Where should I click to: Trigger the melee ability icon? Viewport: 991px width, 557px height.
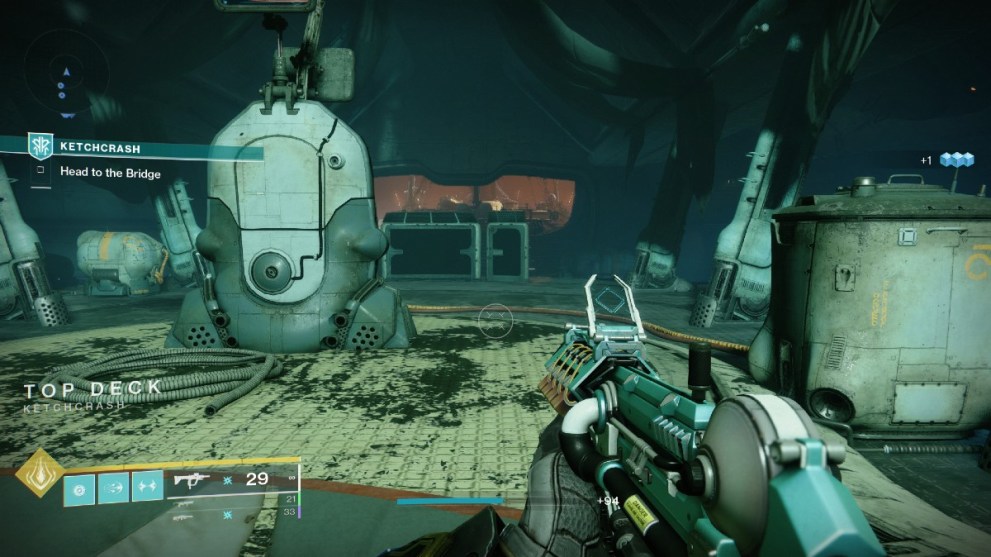[x=113, y=487]
